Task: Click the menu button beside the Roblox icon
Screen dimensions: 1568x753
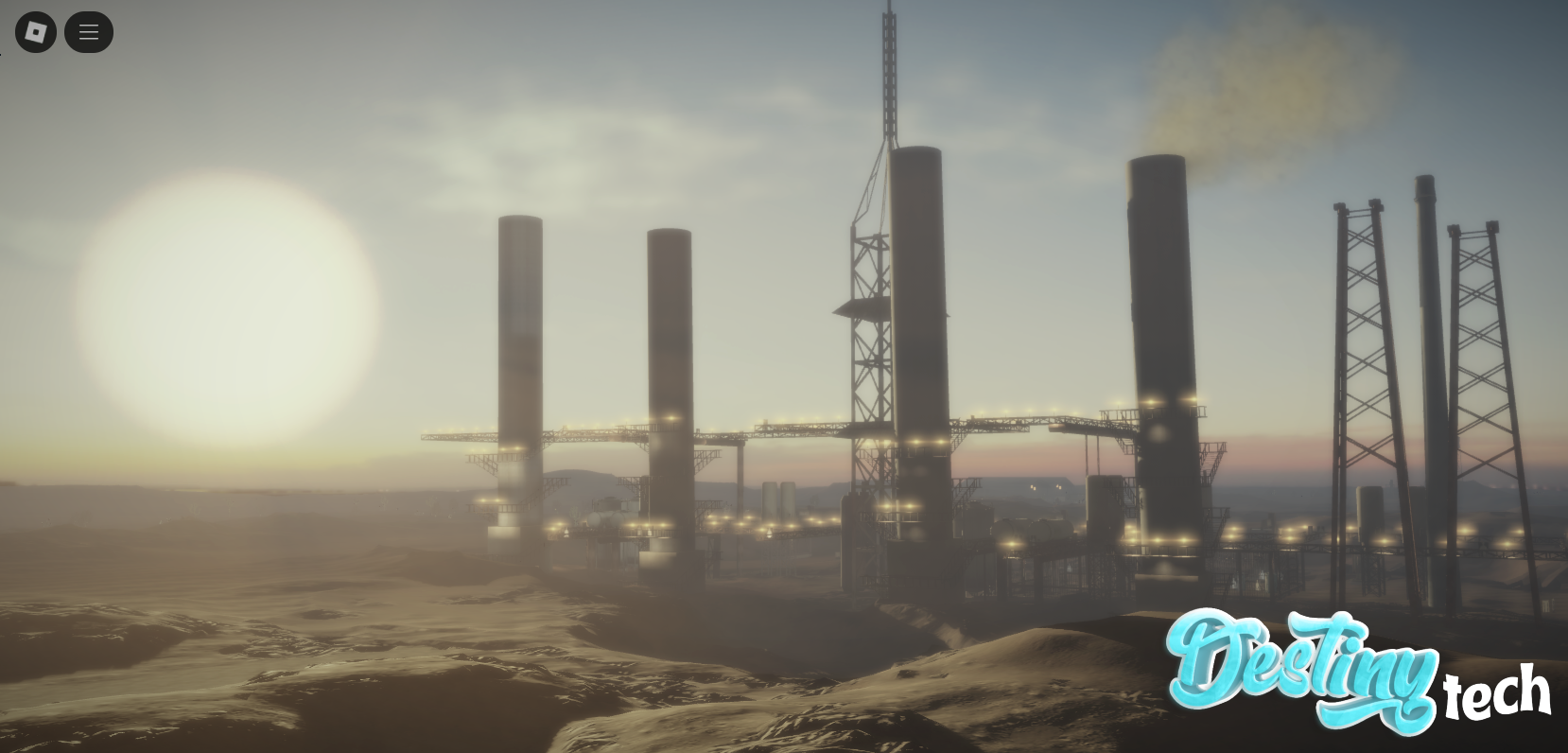Action: [89, 31]
